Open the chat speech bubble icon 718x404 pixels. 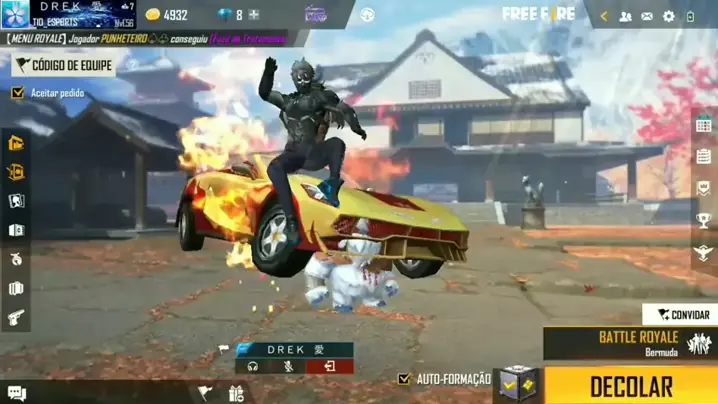click(16, 393)
